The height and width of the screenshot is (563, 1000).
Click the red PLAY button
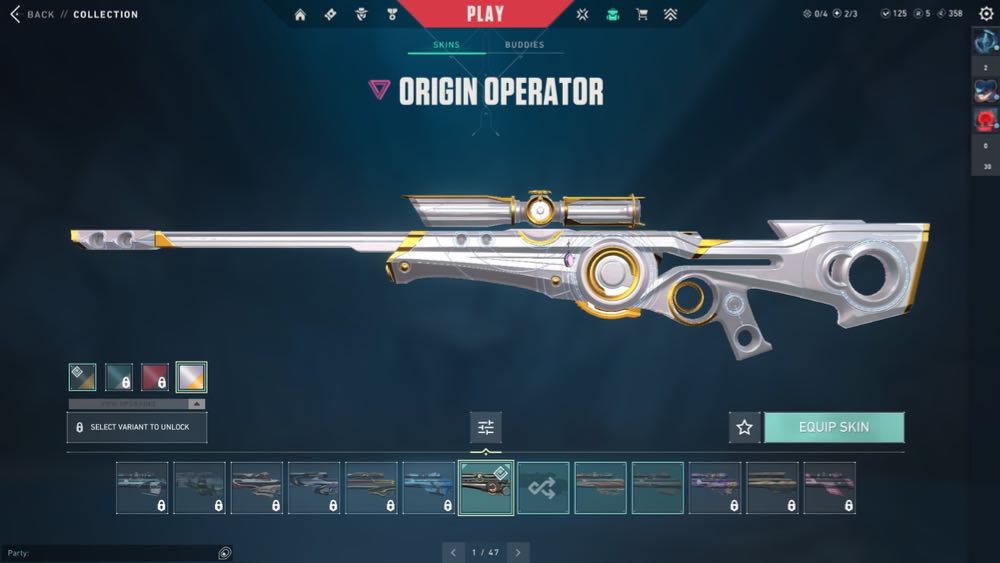[485, 14]
